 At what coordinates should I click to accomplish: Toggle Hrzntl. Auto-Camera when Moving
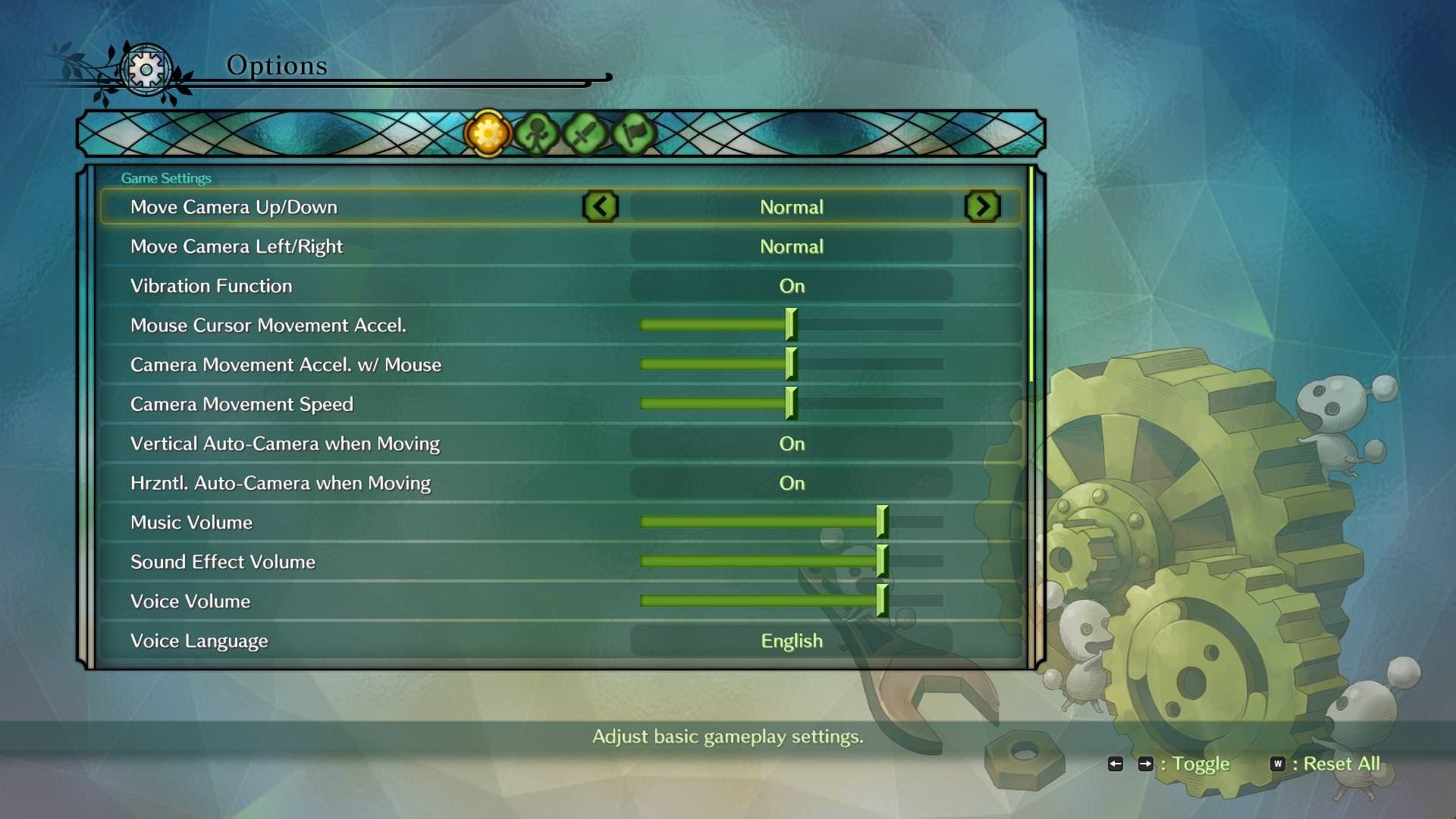pos(791,483)
